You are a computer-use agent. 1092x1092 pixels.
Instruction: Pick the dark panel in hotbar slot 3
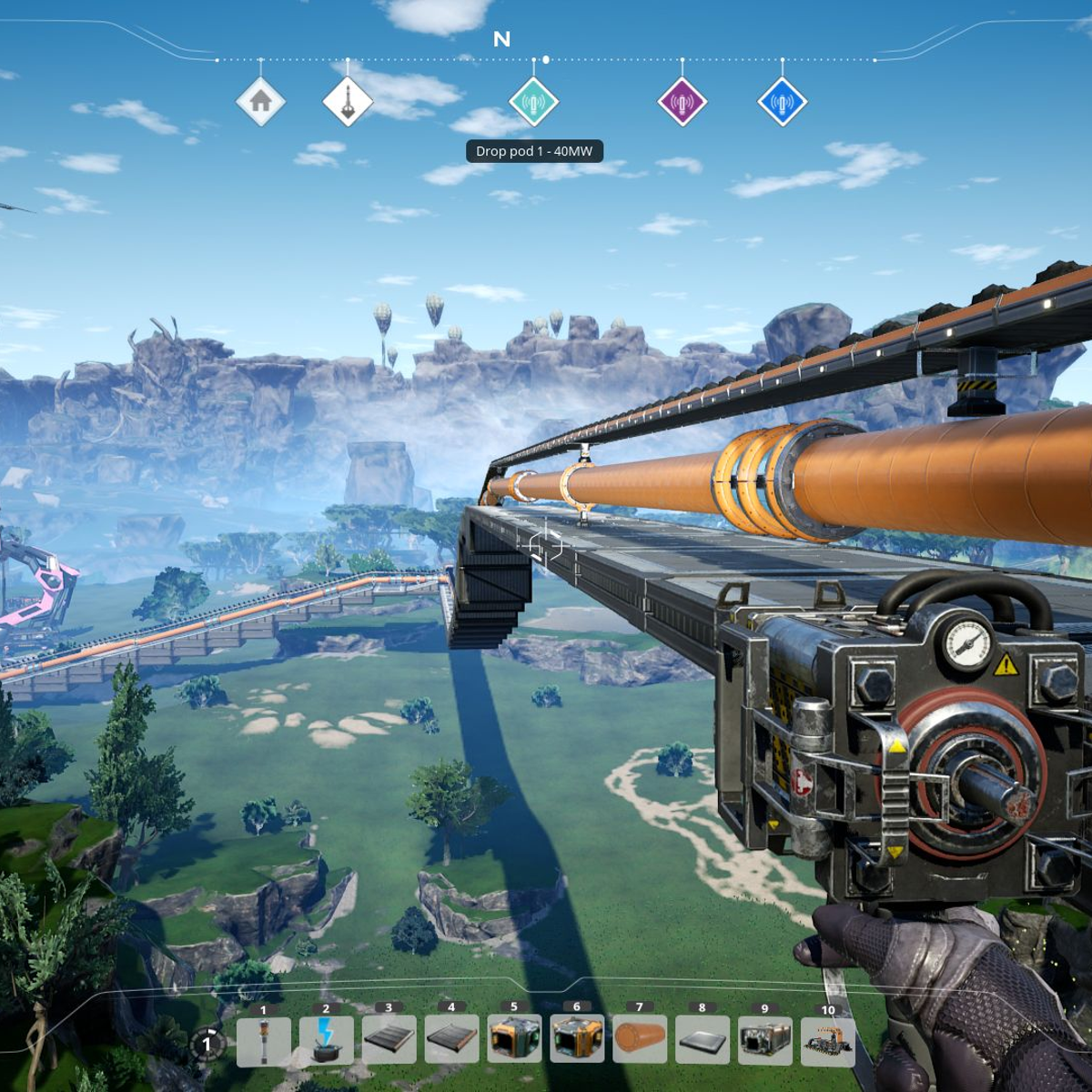(x=389, y=1040)
